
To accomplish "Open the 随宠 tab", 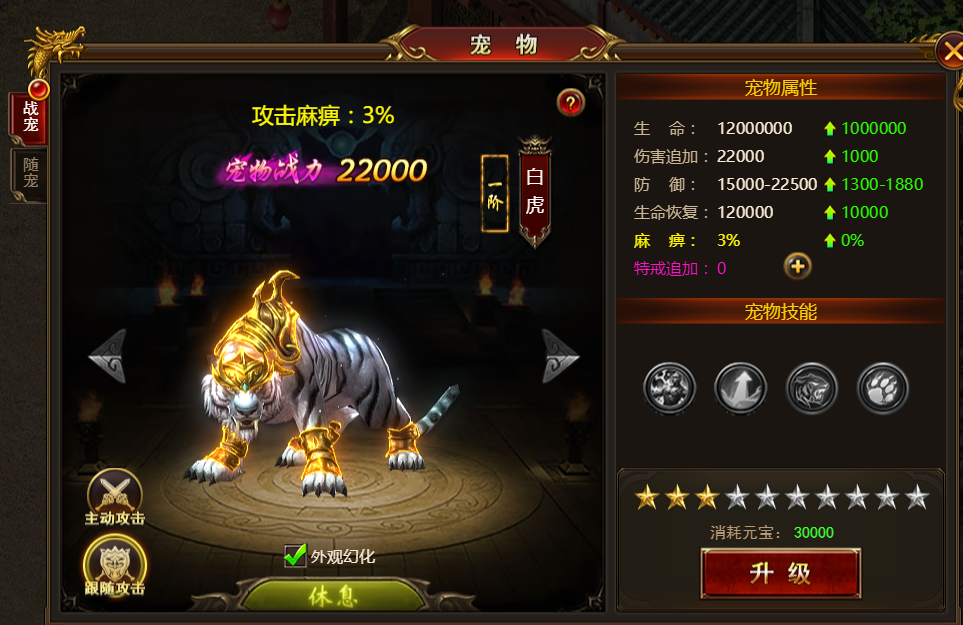I will [29, 173].
